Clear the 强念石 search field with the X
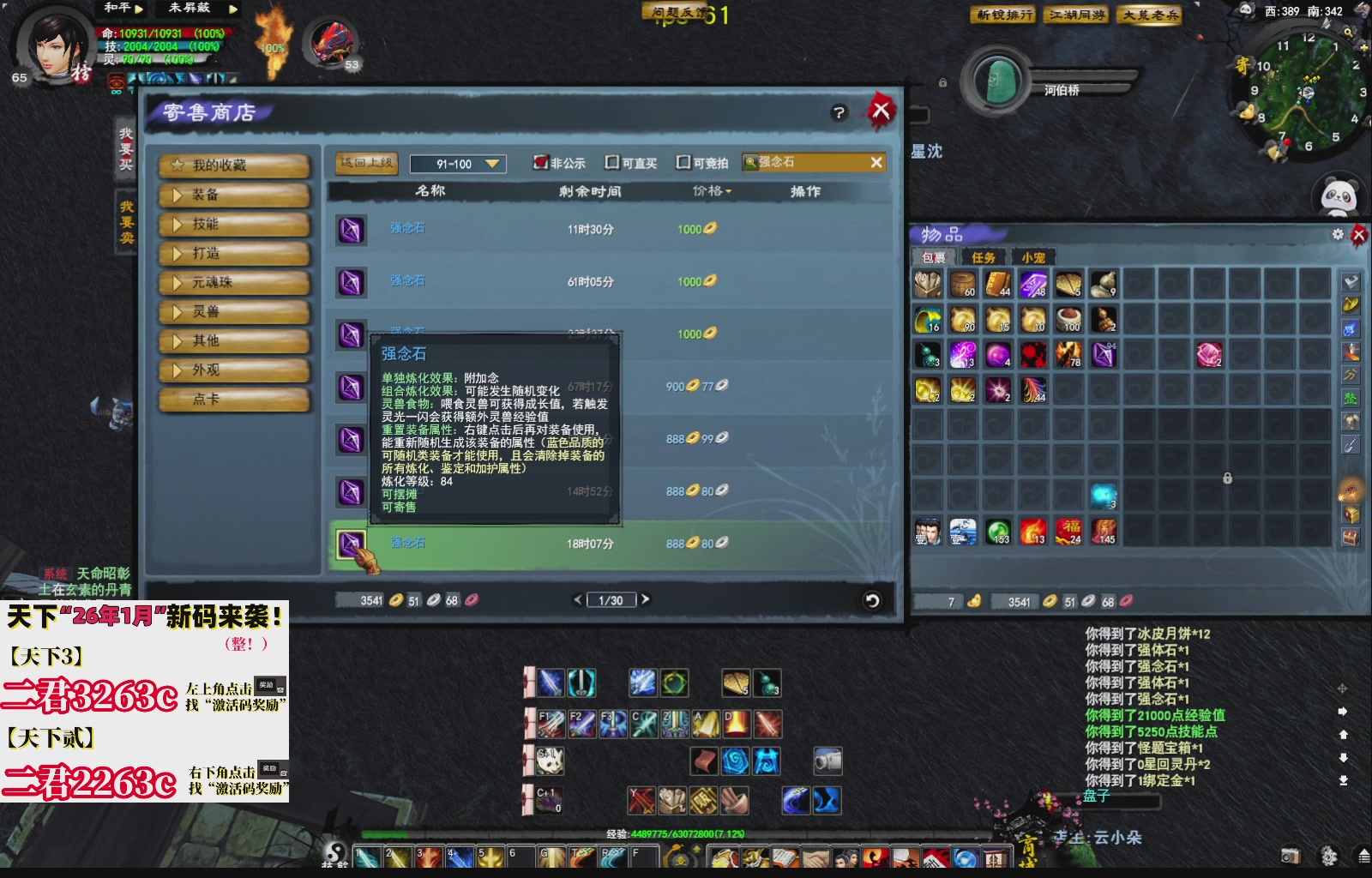 tap(876, 162)
